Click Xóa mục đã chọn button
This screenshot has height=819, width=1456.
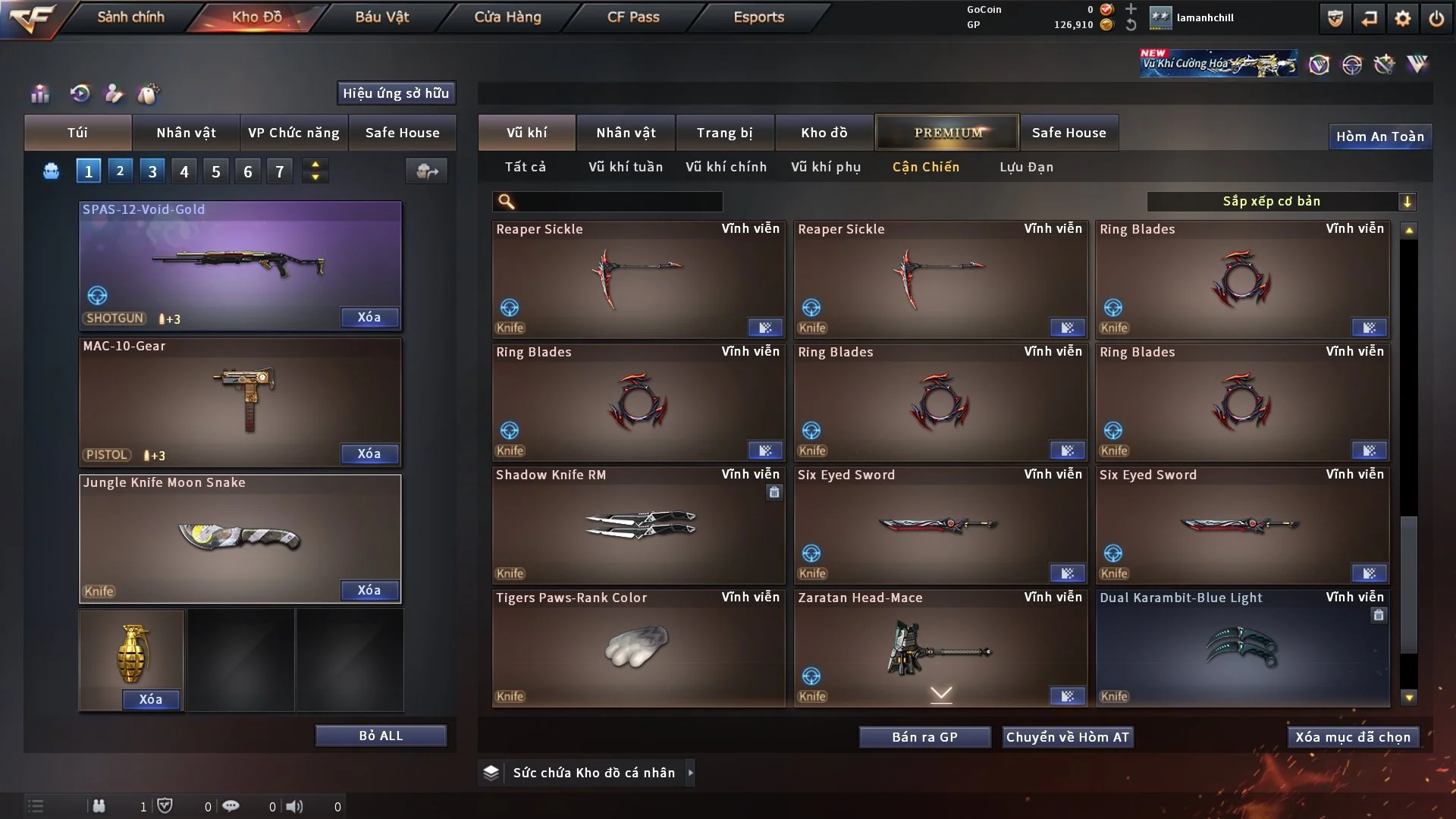click(x=1353, y=737)
